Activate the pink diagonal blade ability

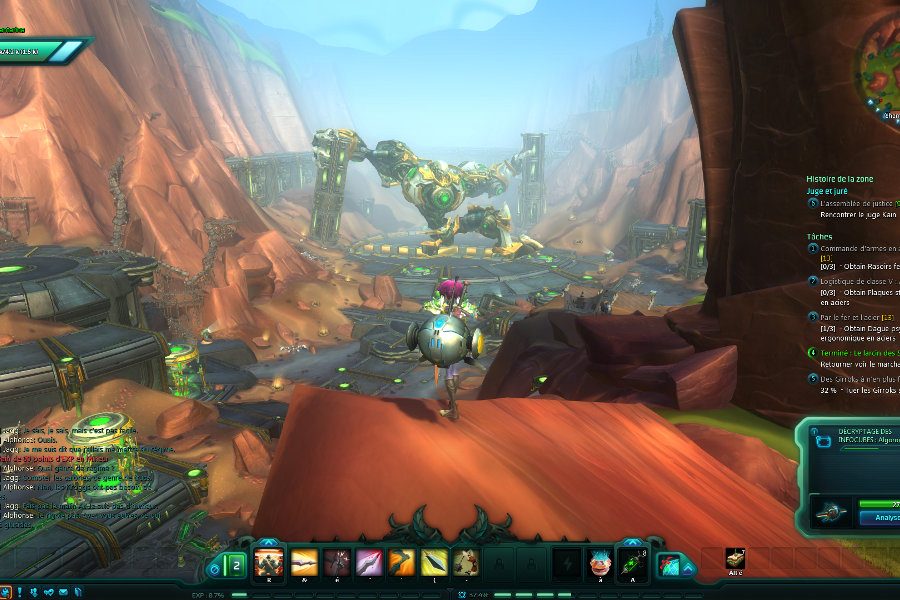[x=369, y=563]
